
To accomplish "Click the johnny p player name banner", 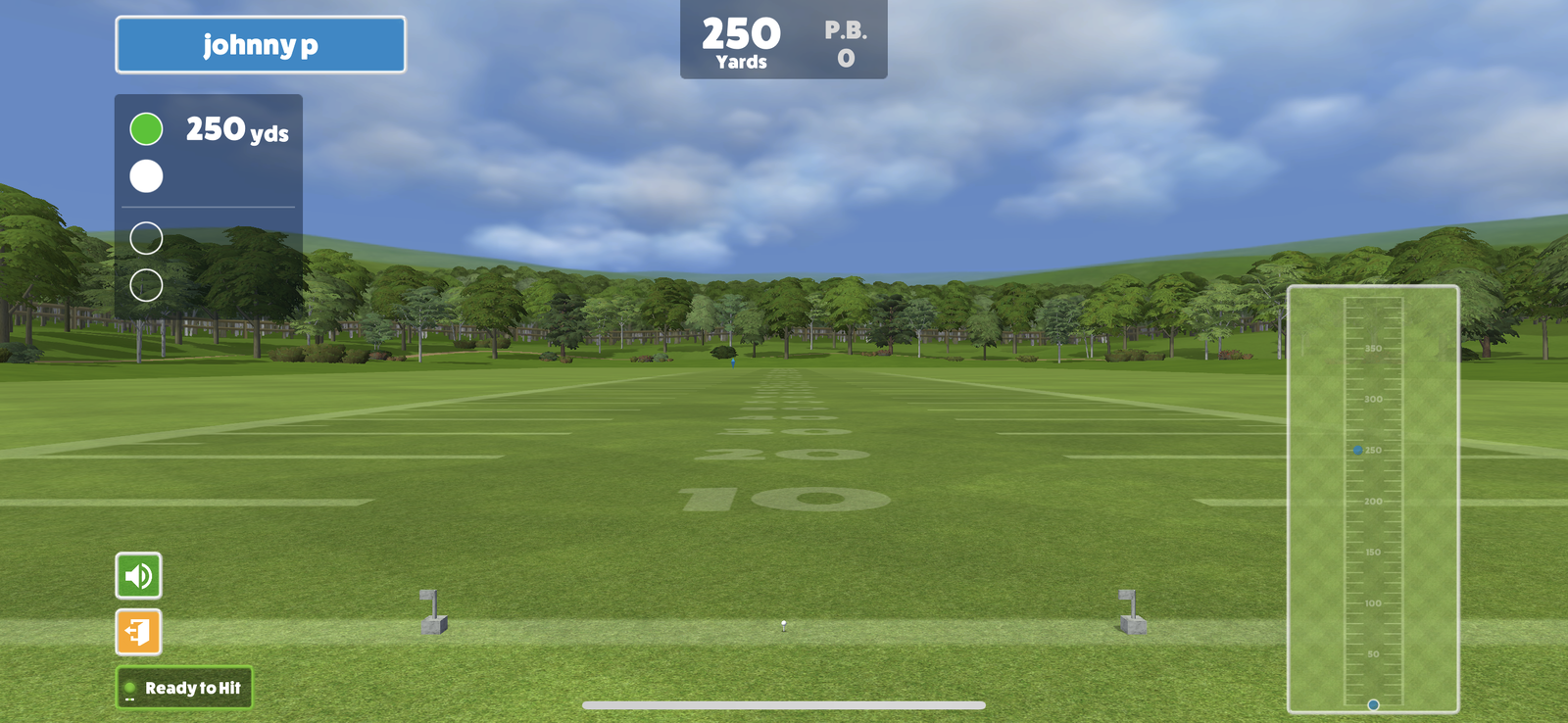I will pos(261,44).
